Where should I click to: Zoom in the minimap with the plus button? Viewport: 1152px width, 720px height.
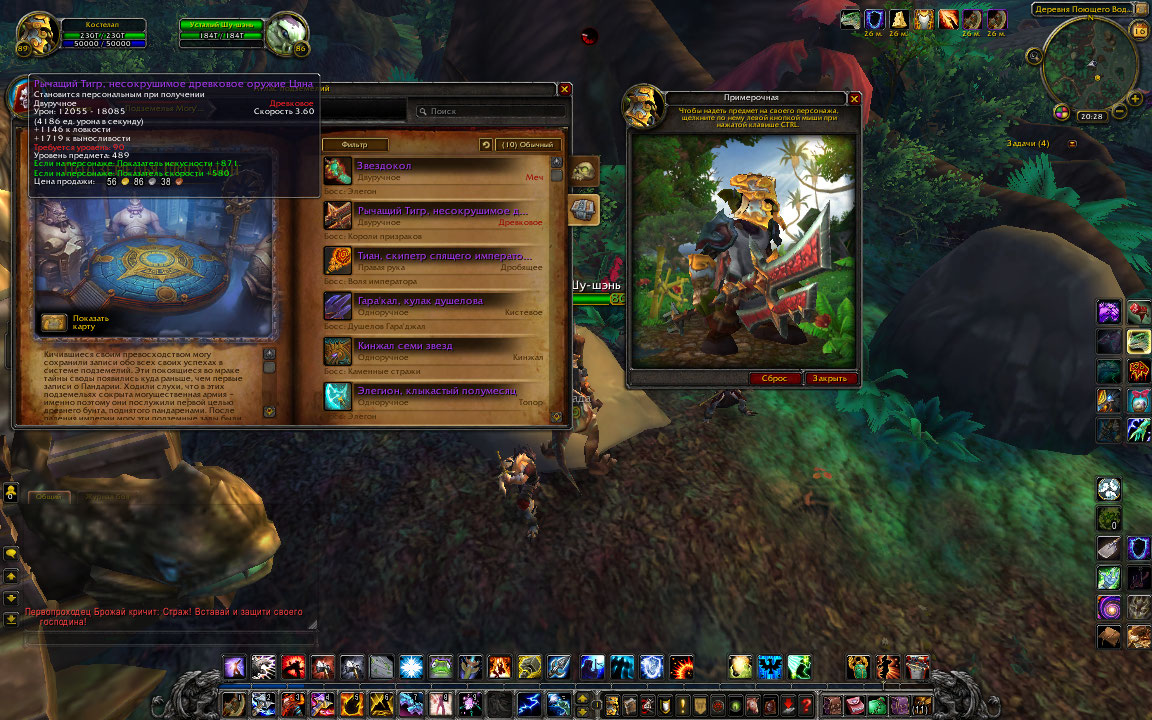pyautogui.click(x=1137, y=98)
